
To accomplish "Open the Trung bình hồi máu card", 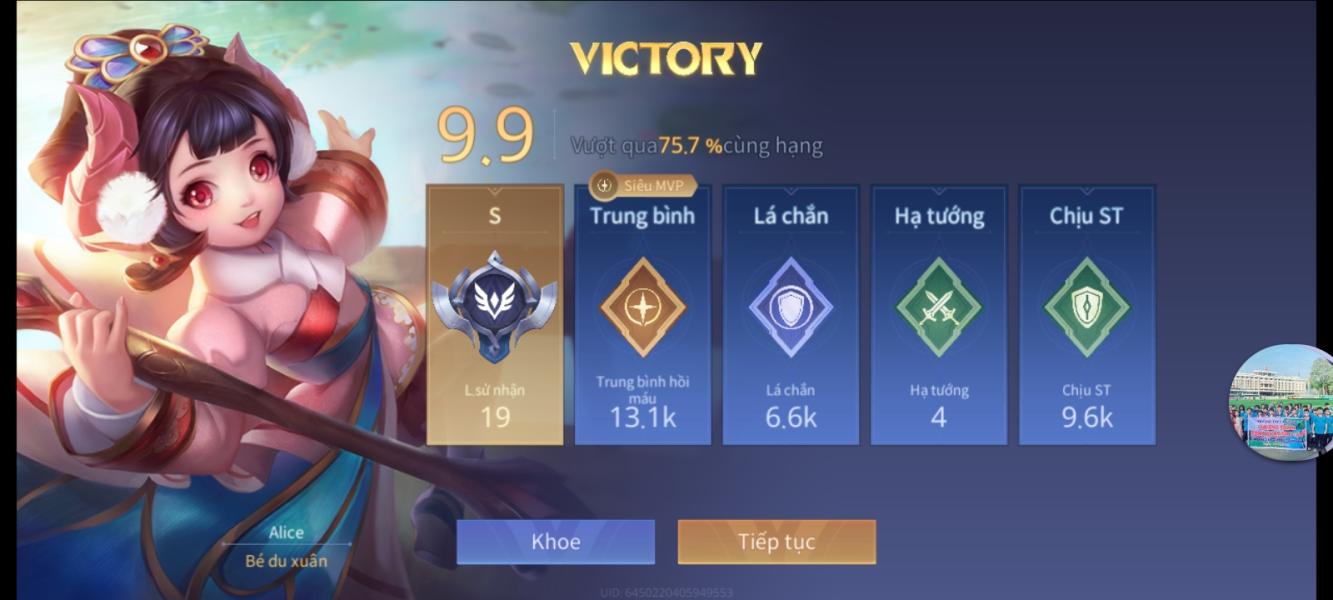I will tap(642, 315).
